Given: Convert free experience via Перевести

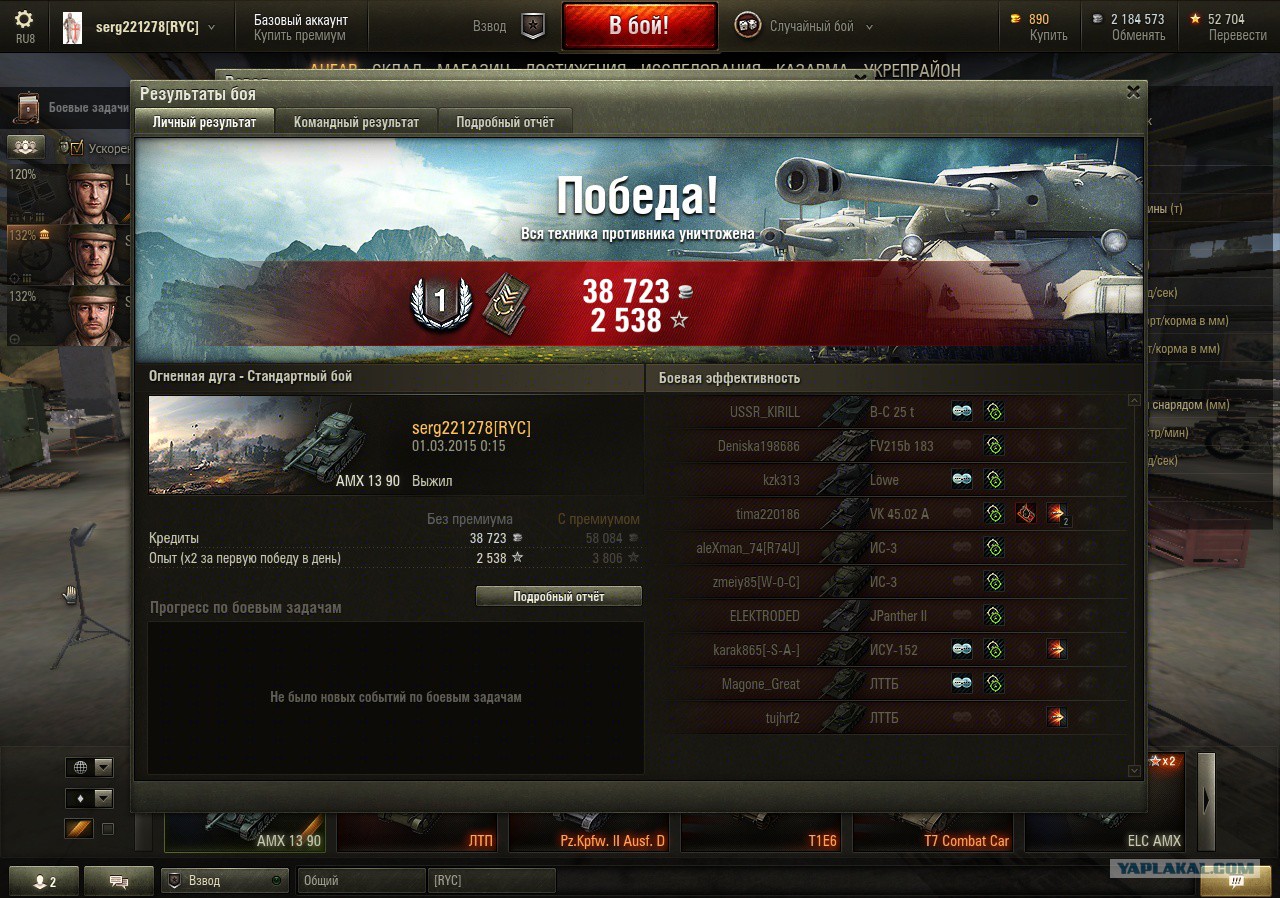Looking at the screenshot, I should (1237, 35).
